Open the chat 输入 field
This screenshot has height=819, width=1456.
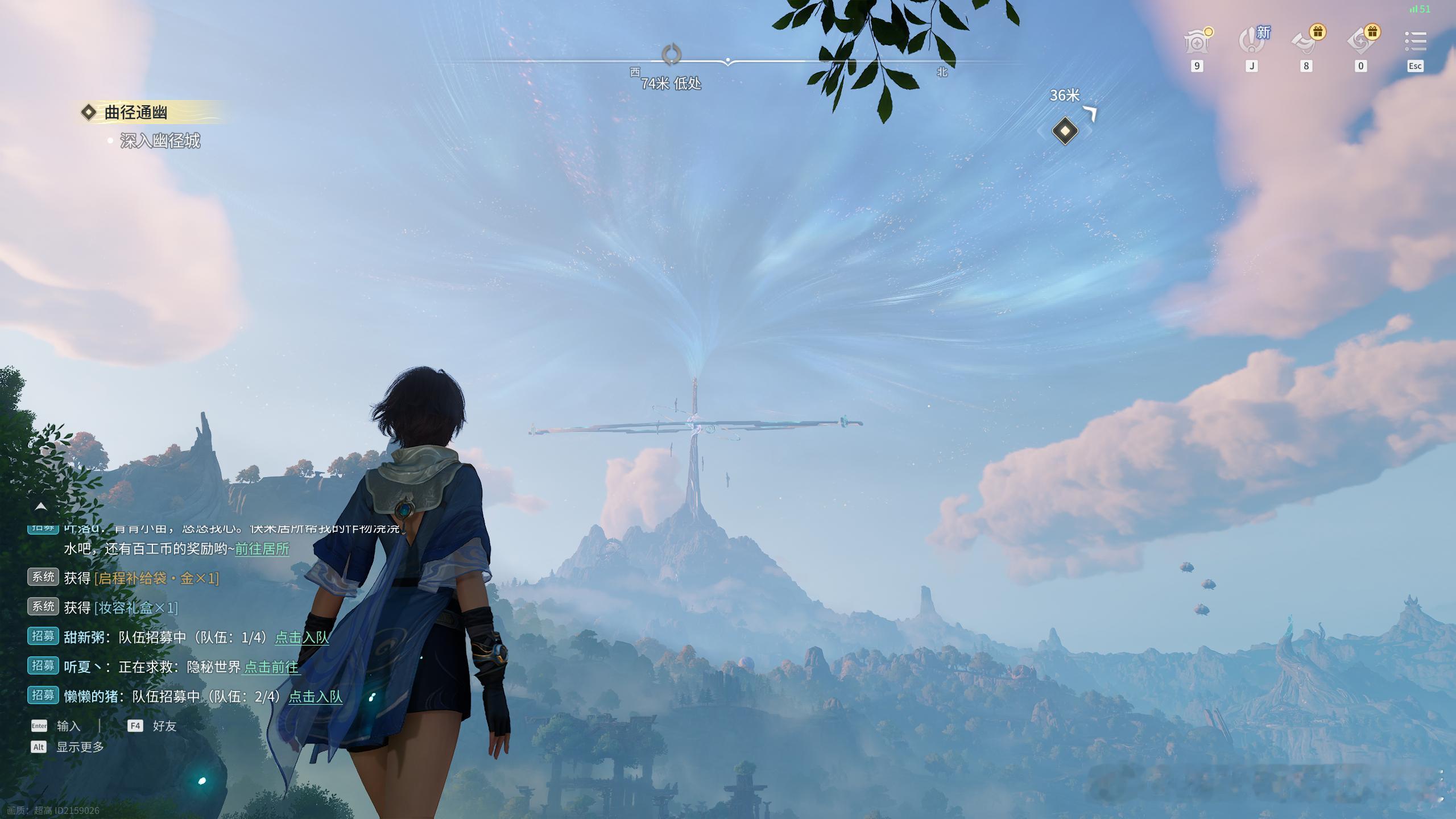tap(68, 726)
